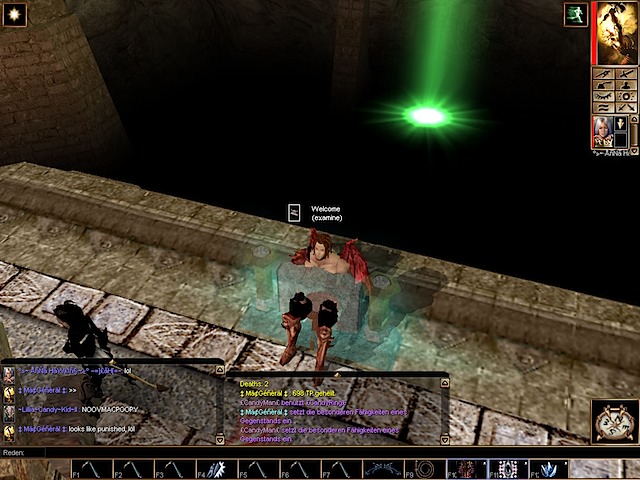Screen dimensions: 640x480
Task: Use the F8 quickbar slot item
Action: pyautogui.click(x=379, y=468)
